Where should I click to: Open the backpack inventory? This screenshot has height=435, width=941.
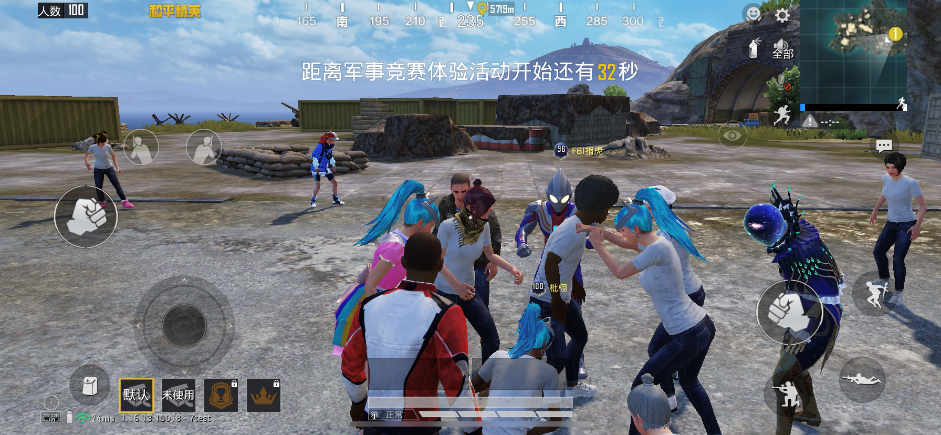[x=89, y=385]
